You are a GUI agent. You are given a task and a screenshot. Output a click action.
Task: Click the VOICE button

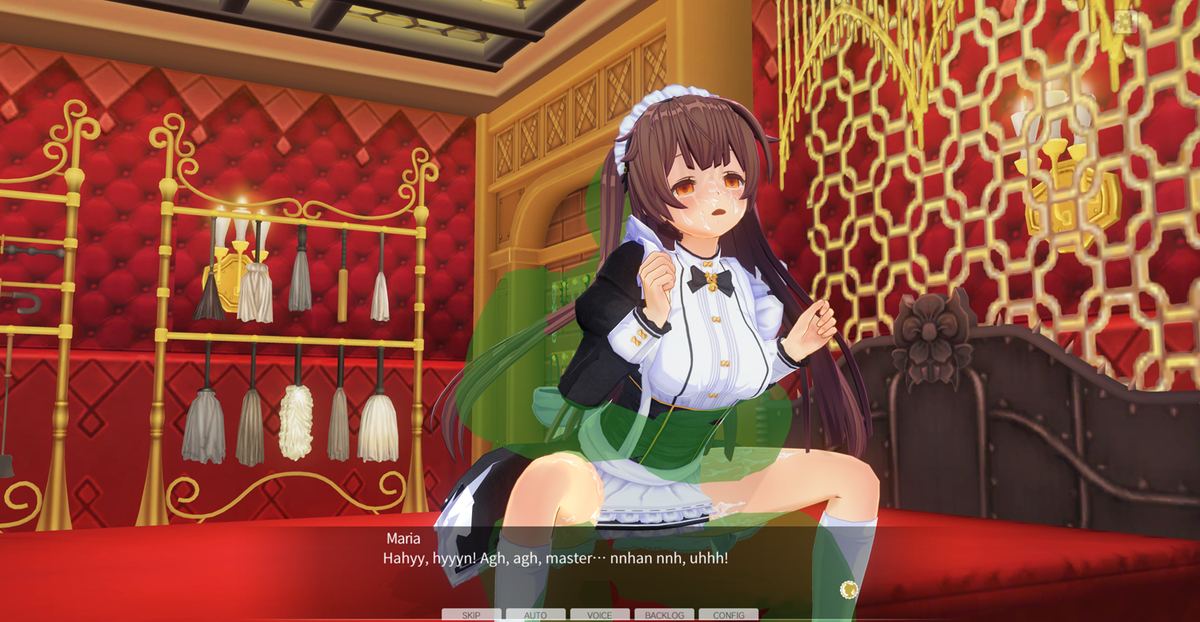[600, 615]
